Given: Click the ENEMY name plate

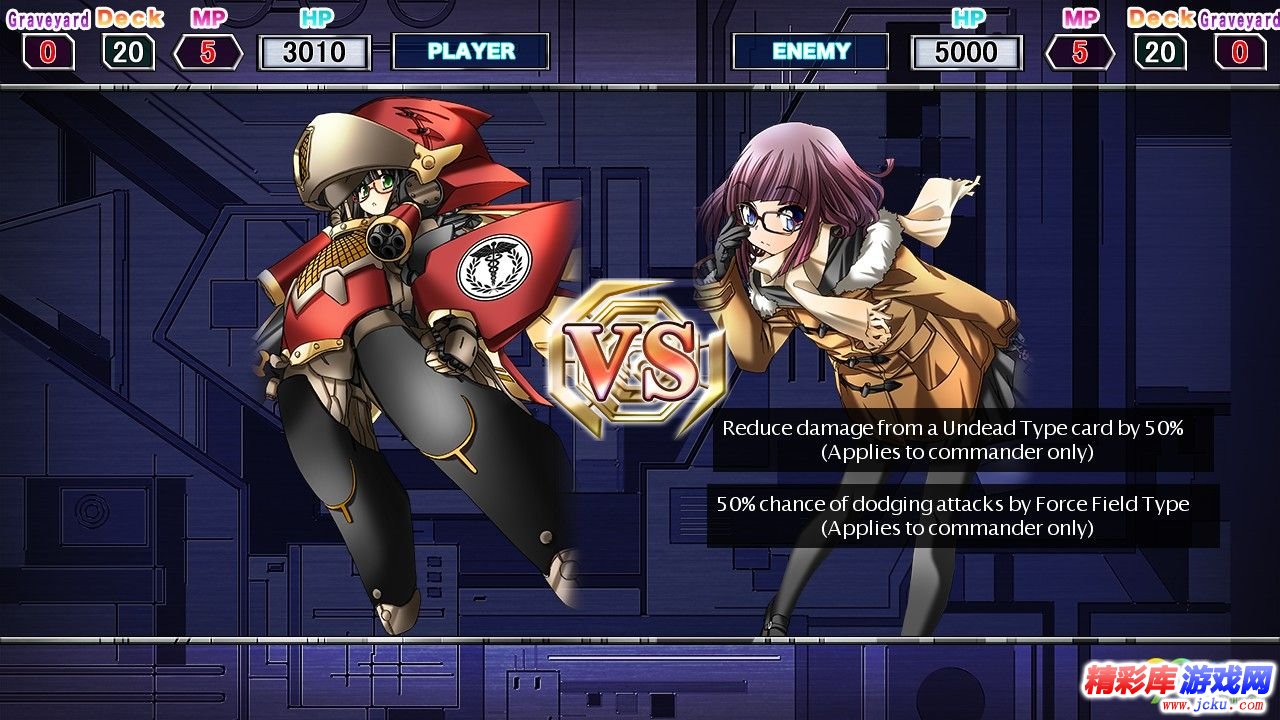Looking at the screenshot, I should [810, 51].
